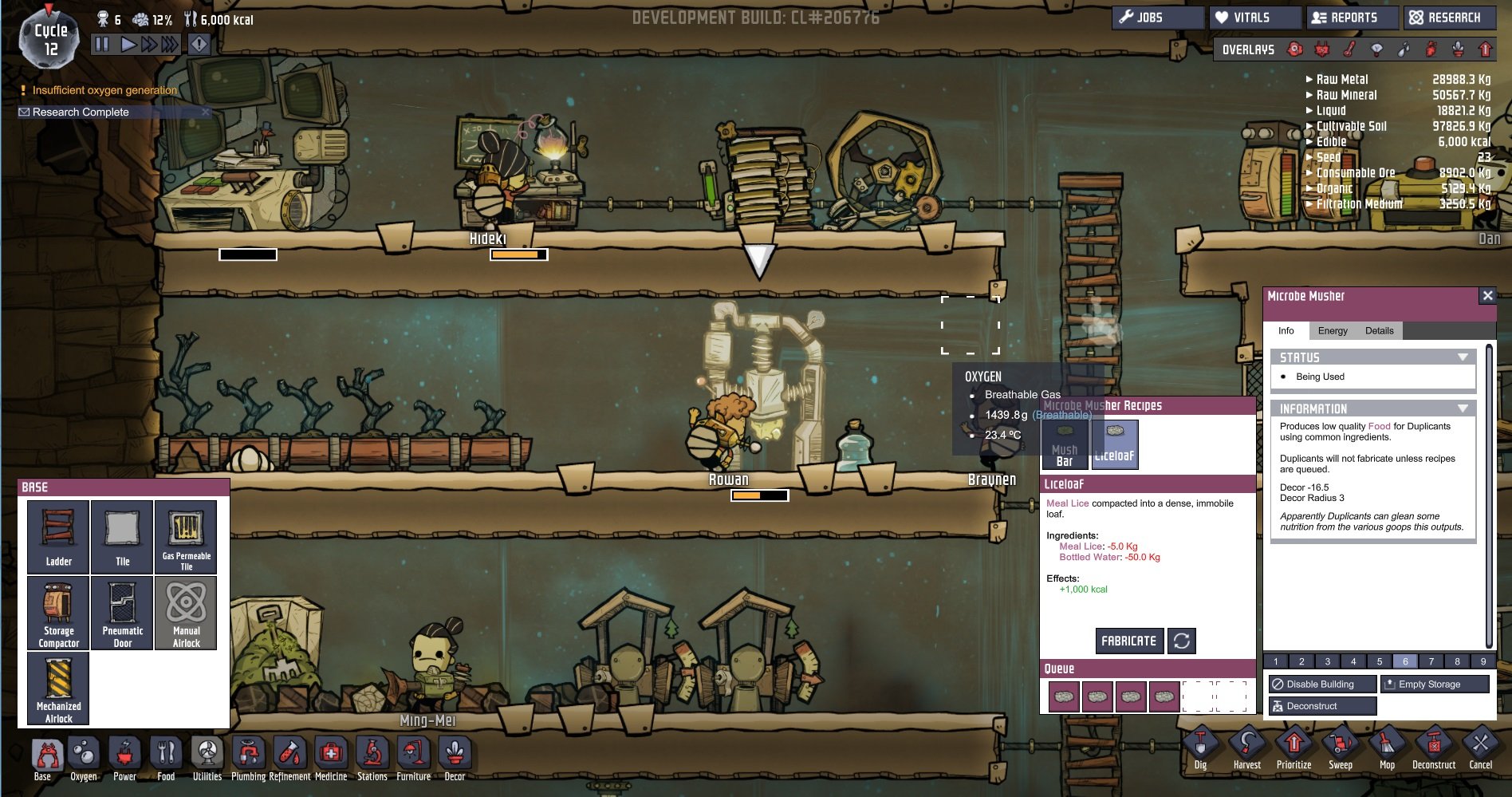
Task: Show the Reports screen
Action: click(x=1352, y=18)
